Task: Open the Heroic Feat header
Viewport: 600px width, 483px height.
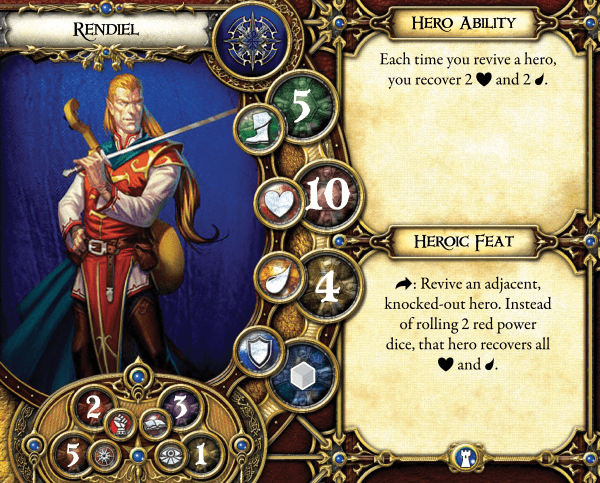Action: (460, 240)
